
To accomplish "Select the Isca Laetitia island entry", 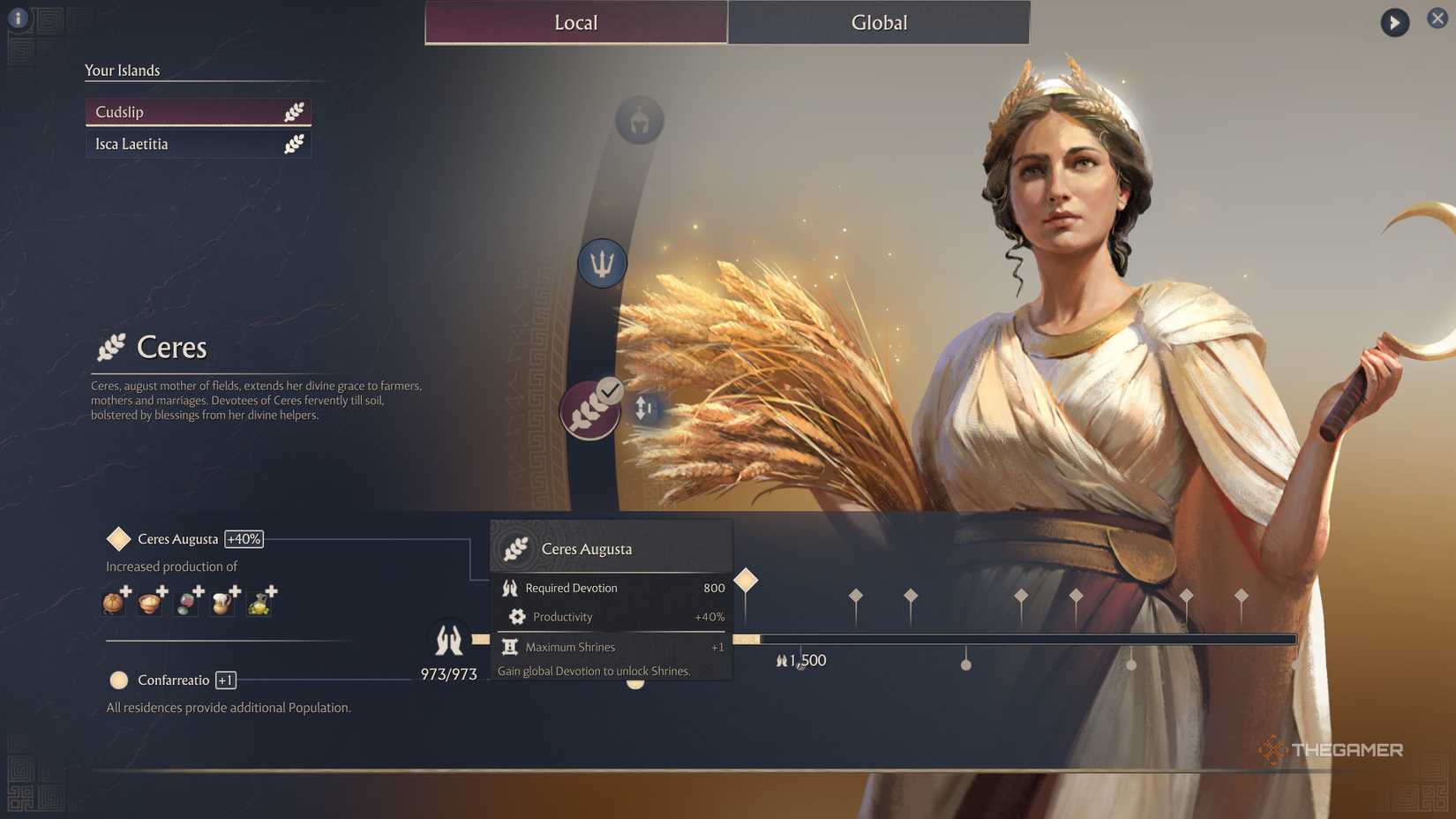I will coord(198,144).
